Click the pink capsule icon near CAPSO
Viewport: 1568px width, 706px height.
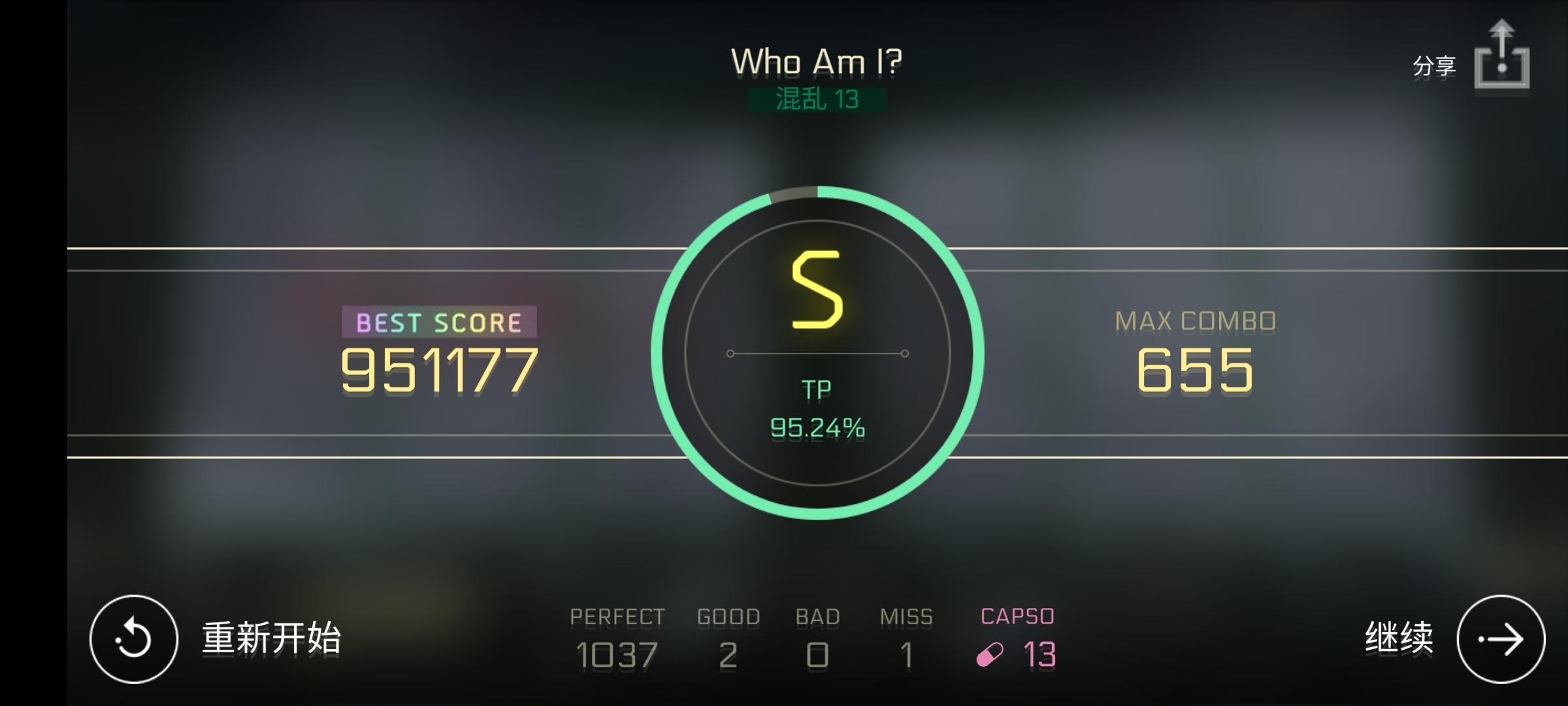coord(990,654)
